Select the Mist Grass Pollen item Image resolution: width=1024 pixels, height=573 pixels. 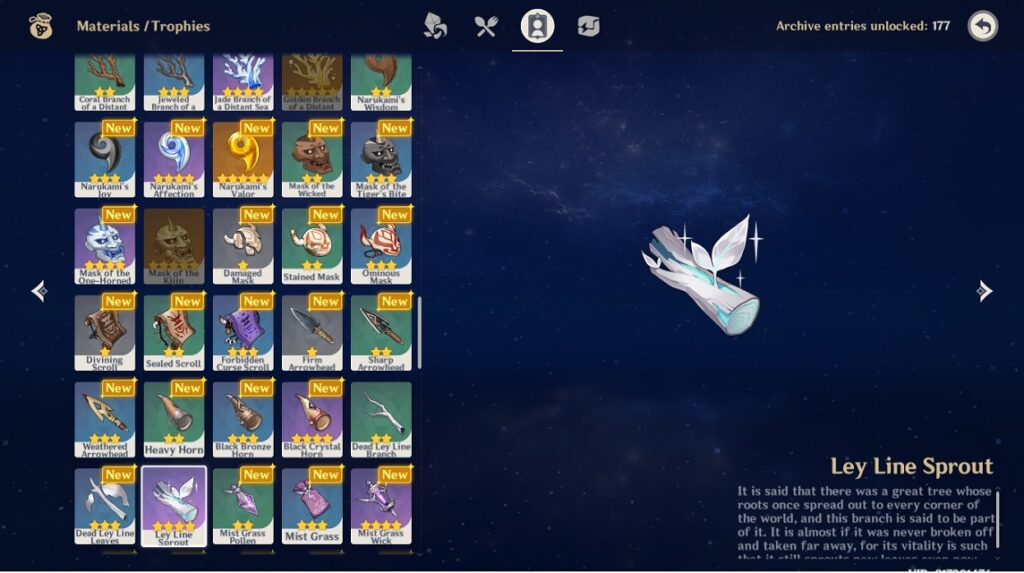[243, 505]
